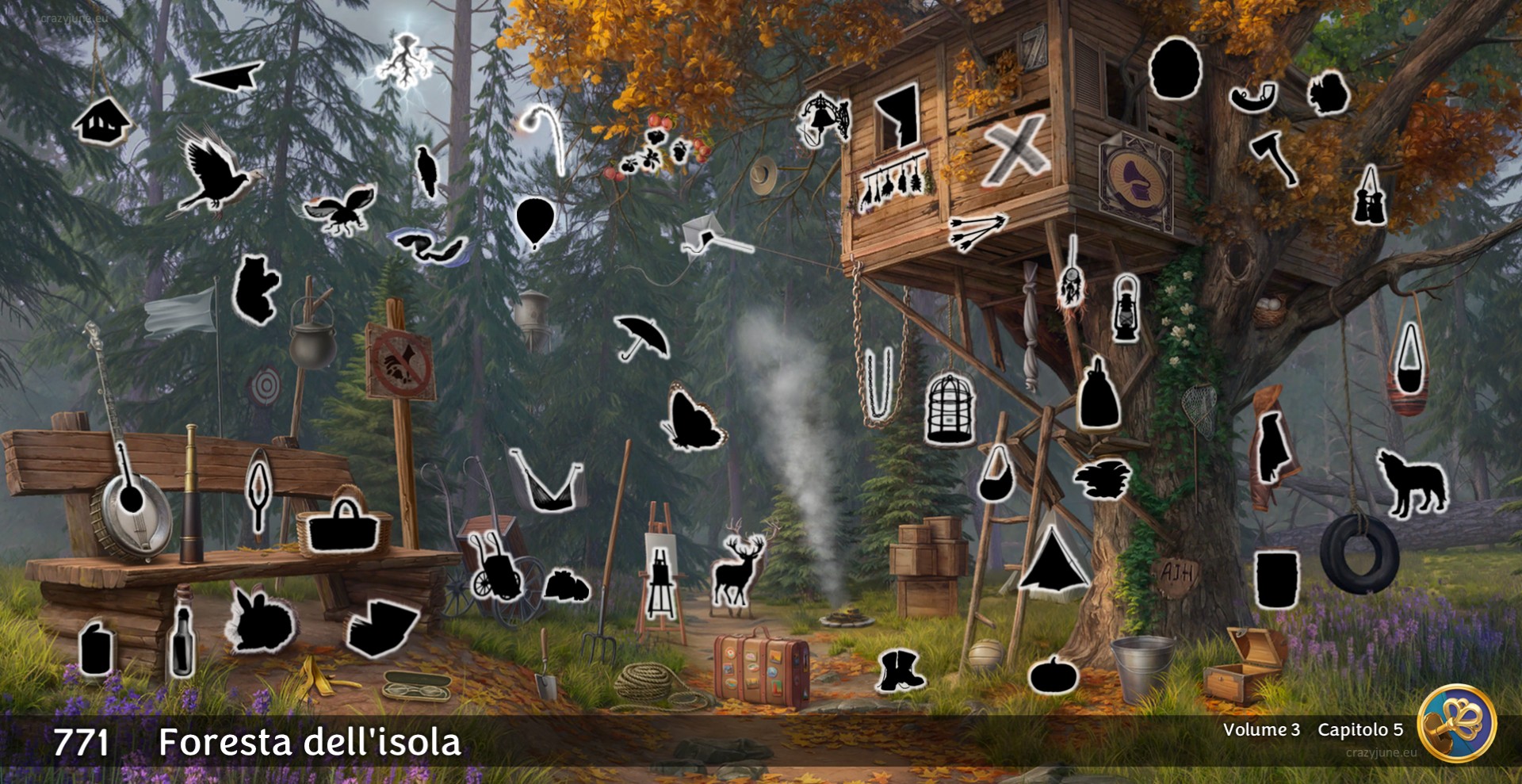The image size is (1522, 784).
Task: Choose the hot air balloon silhouette
Action: click(534, 221)
